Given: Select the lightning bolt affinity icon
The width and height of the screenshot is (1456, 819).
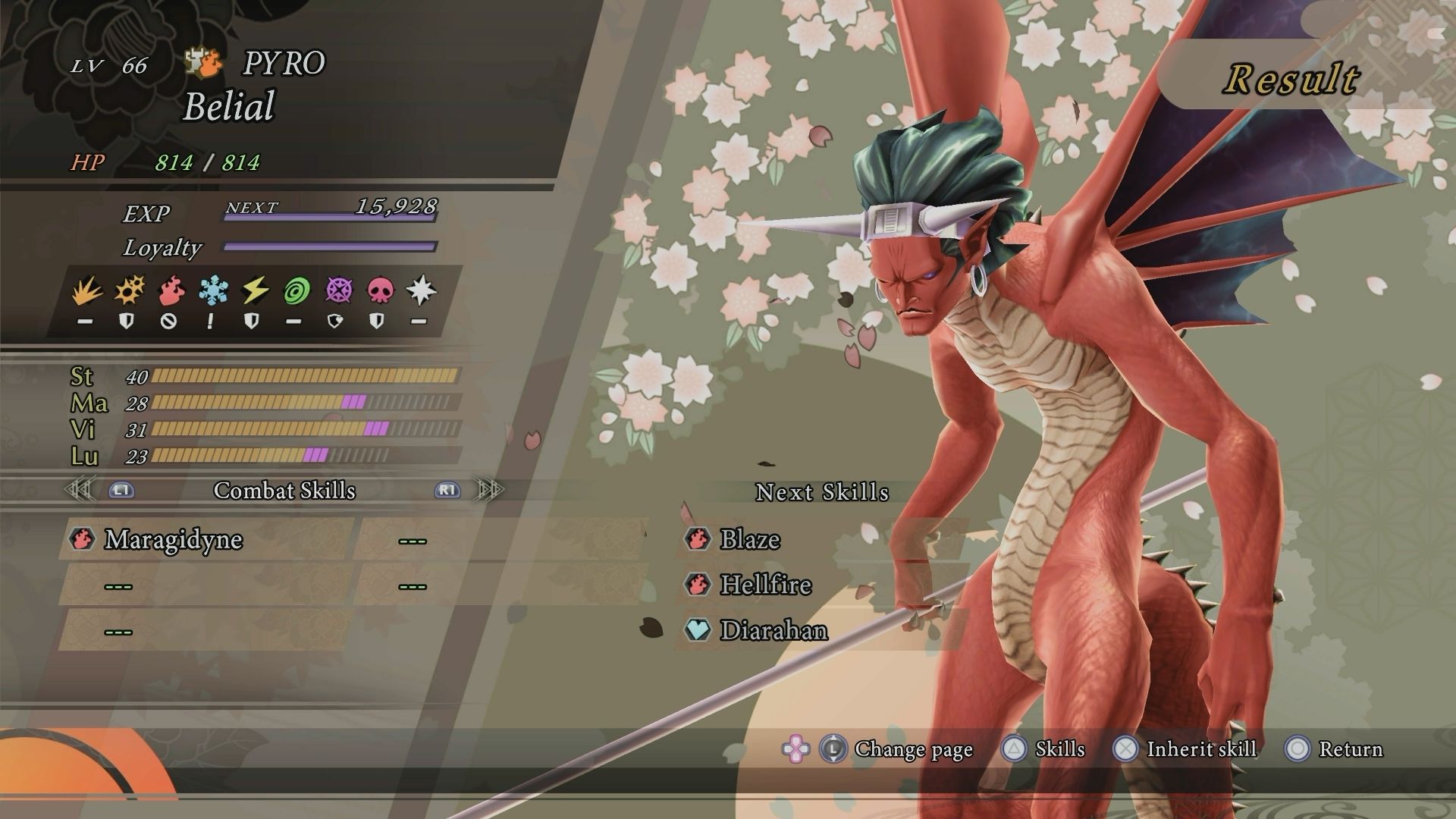Looking at the screenshot, I should [x=253, y=291].
